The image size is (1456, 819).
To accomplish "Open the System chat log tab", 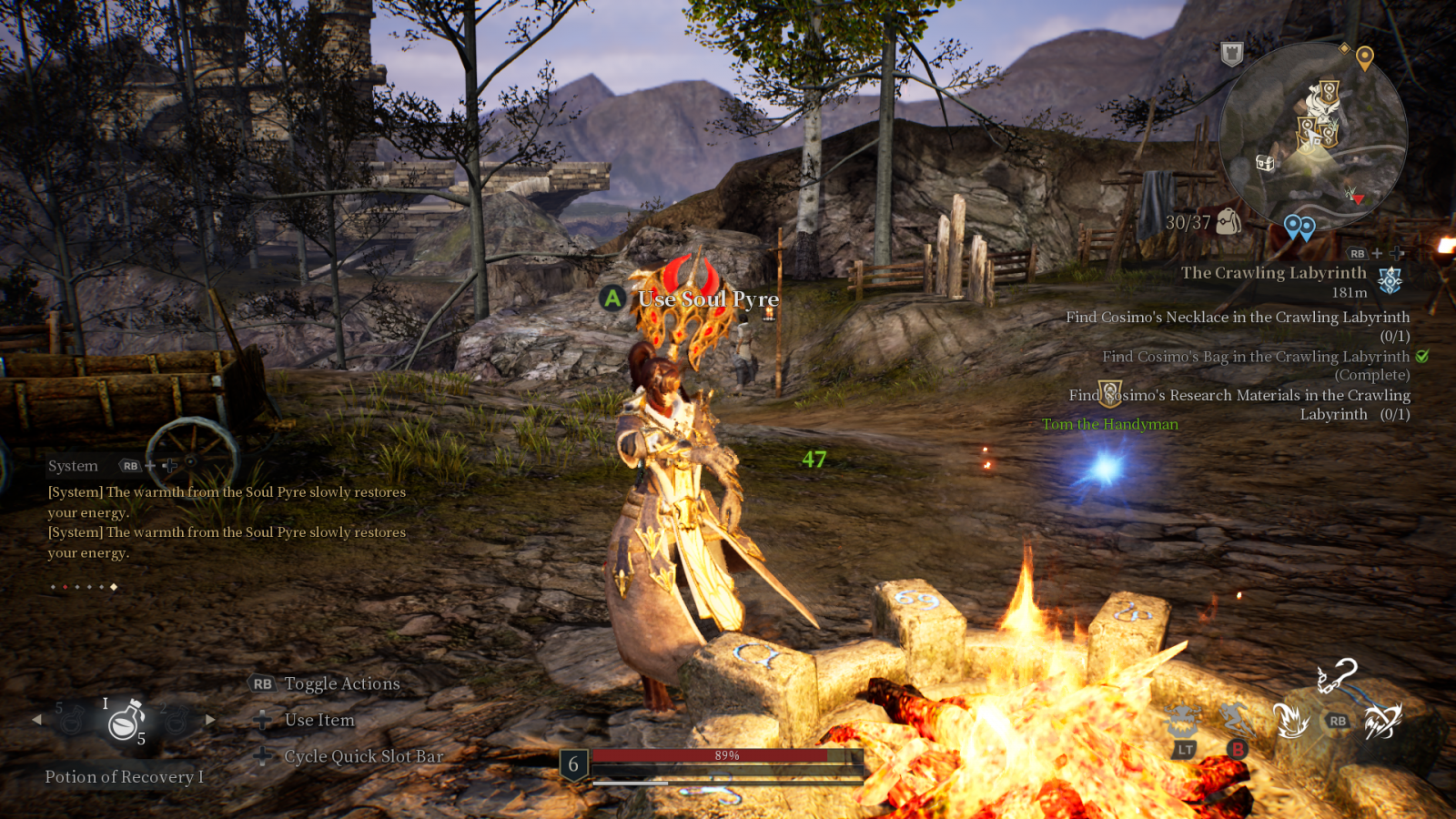I will tap(73, 466).
